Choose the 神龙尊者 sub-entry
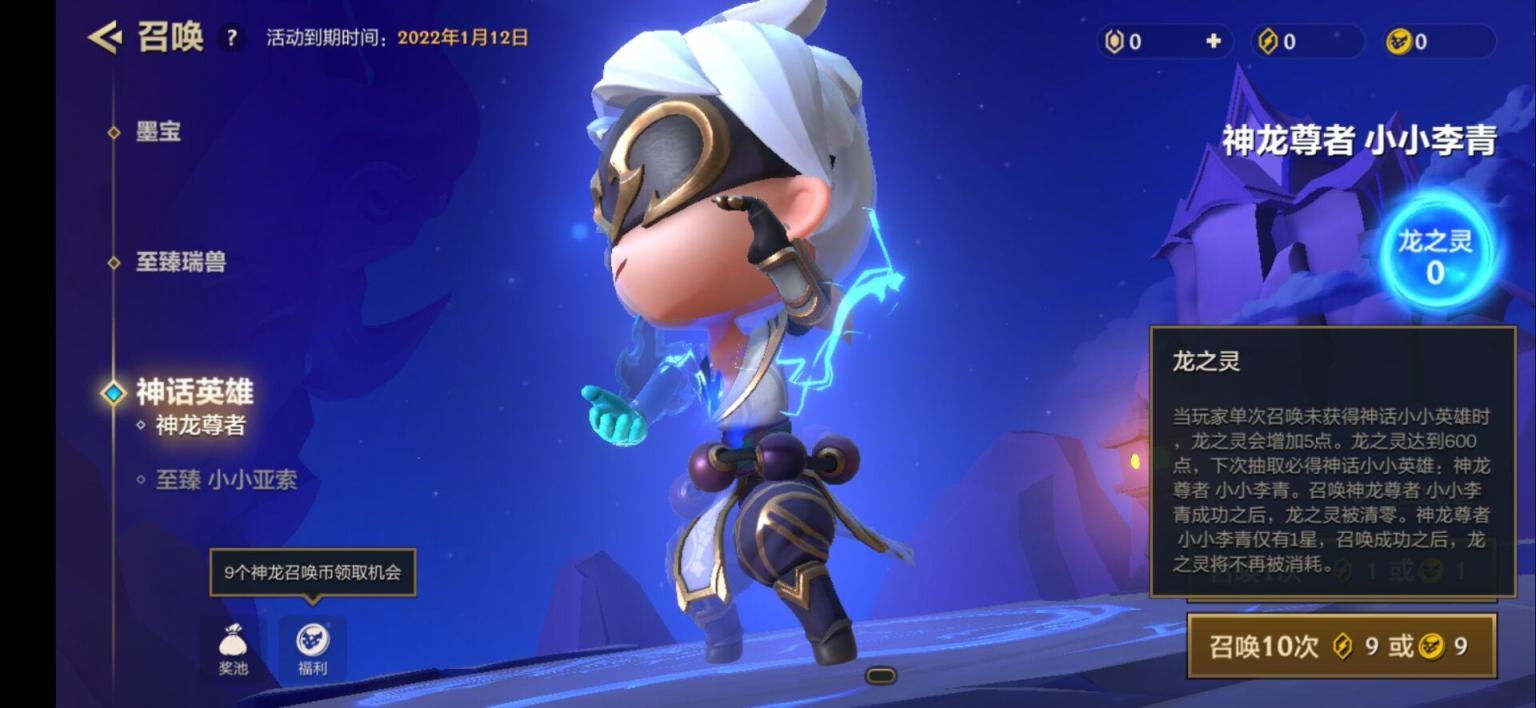Viewport: 1536px width, 708px height. pos(200,425)
